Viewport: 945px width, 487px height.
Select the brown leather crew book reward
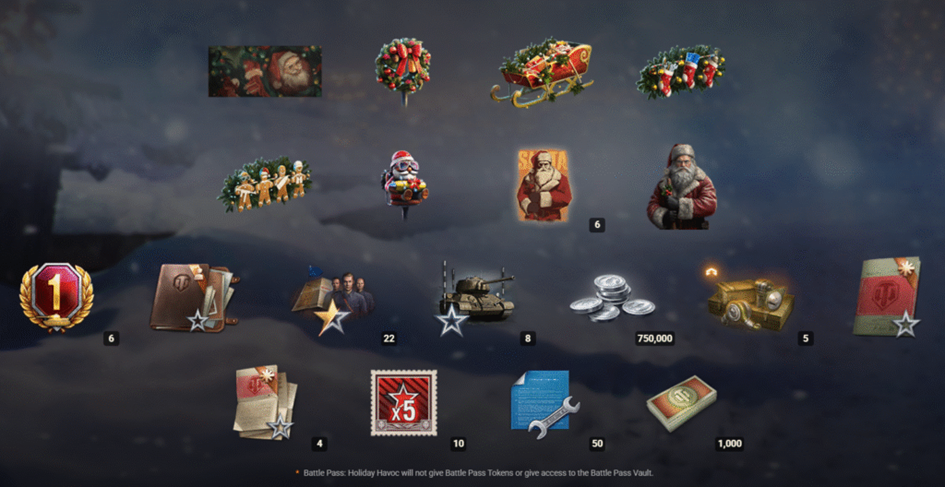[x=193, y=297]
